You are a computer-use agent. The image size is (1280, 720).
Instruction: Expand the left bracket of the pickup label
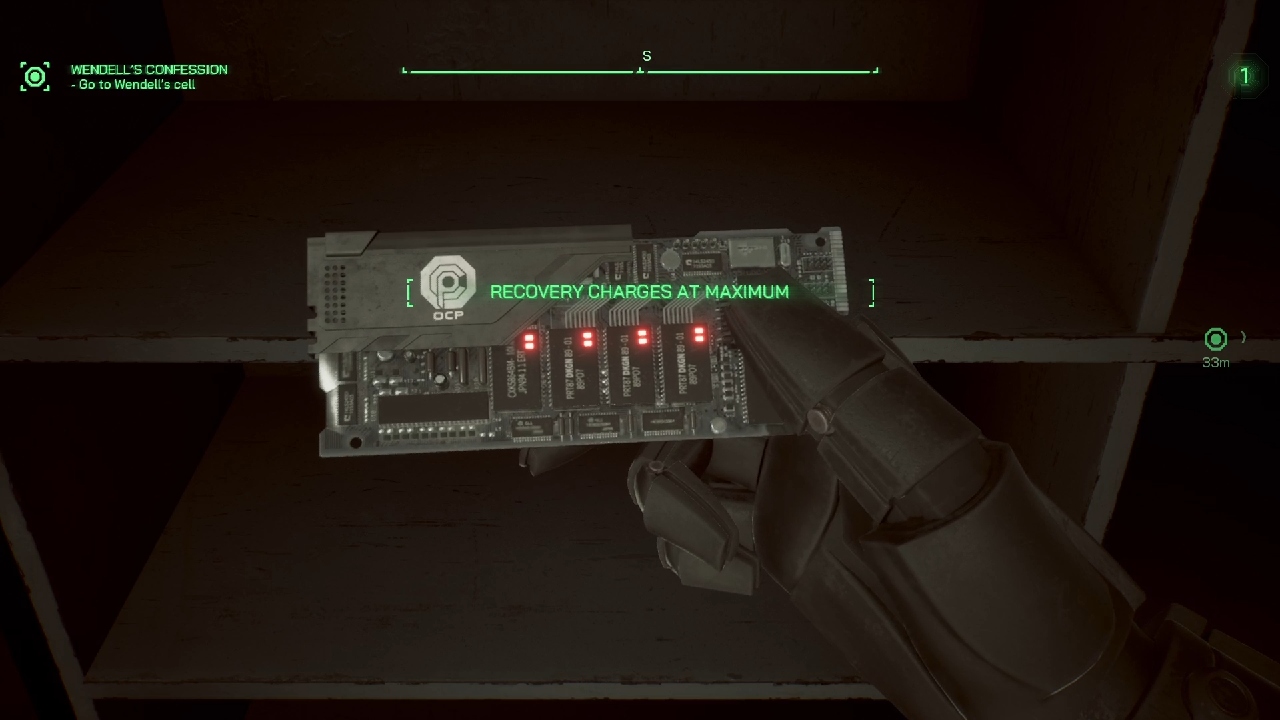pos(409,292)
